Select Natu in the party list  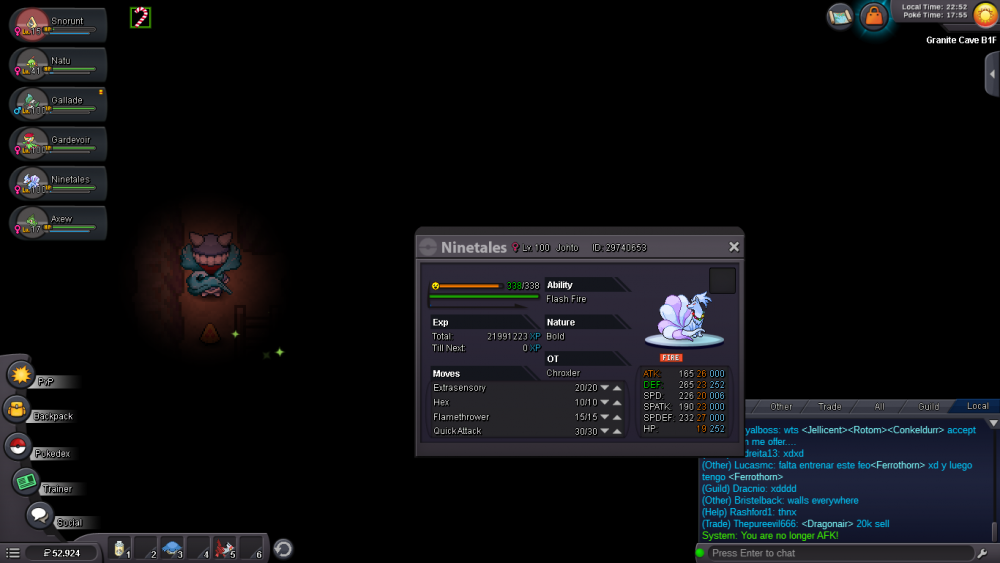(58, 65)
